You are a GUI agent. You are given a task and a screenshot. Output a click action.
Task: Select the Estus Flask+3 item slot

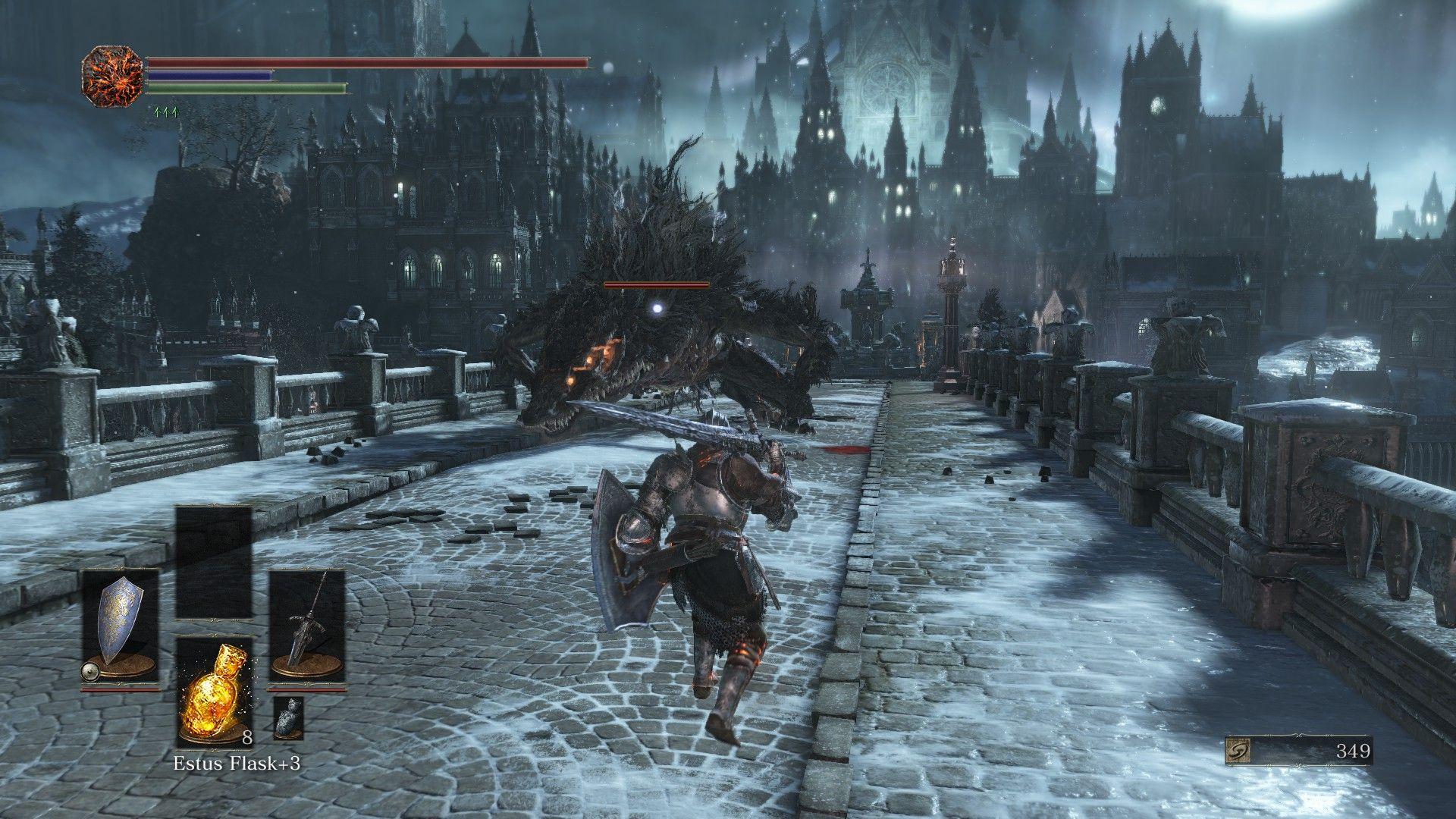click(x=214, y=692)
